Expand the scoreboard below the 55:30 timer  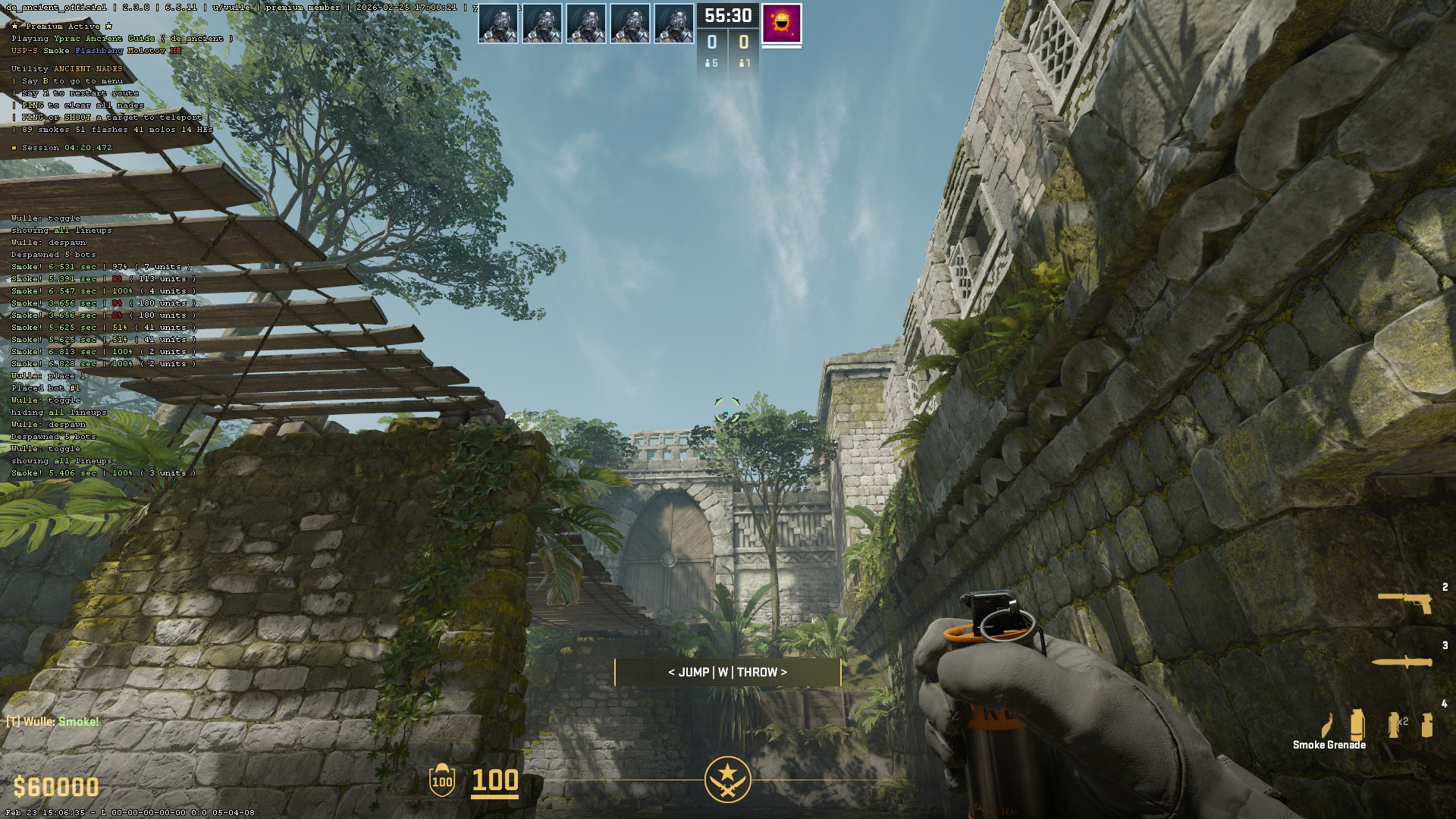[x=728, y=47]
